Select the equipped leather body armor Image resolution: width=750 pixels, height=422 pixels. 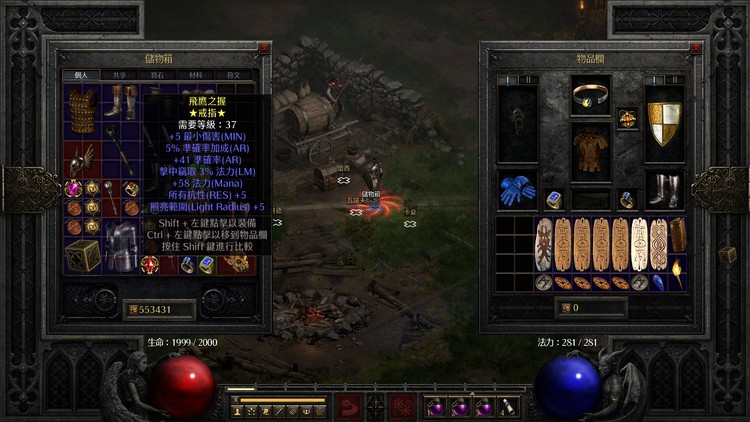(591, 152)
